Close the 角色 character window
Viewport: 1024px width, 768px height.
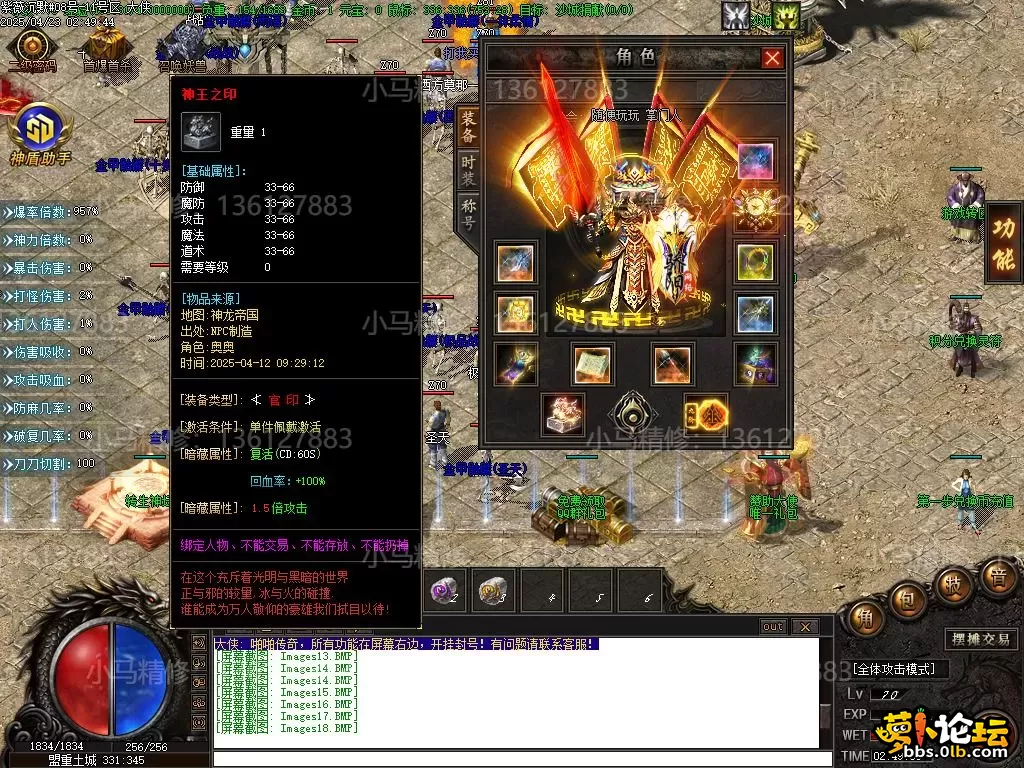click(x=772, y=58)
